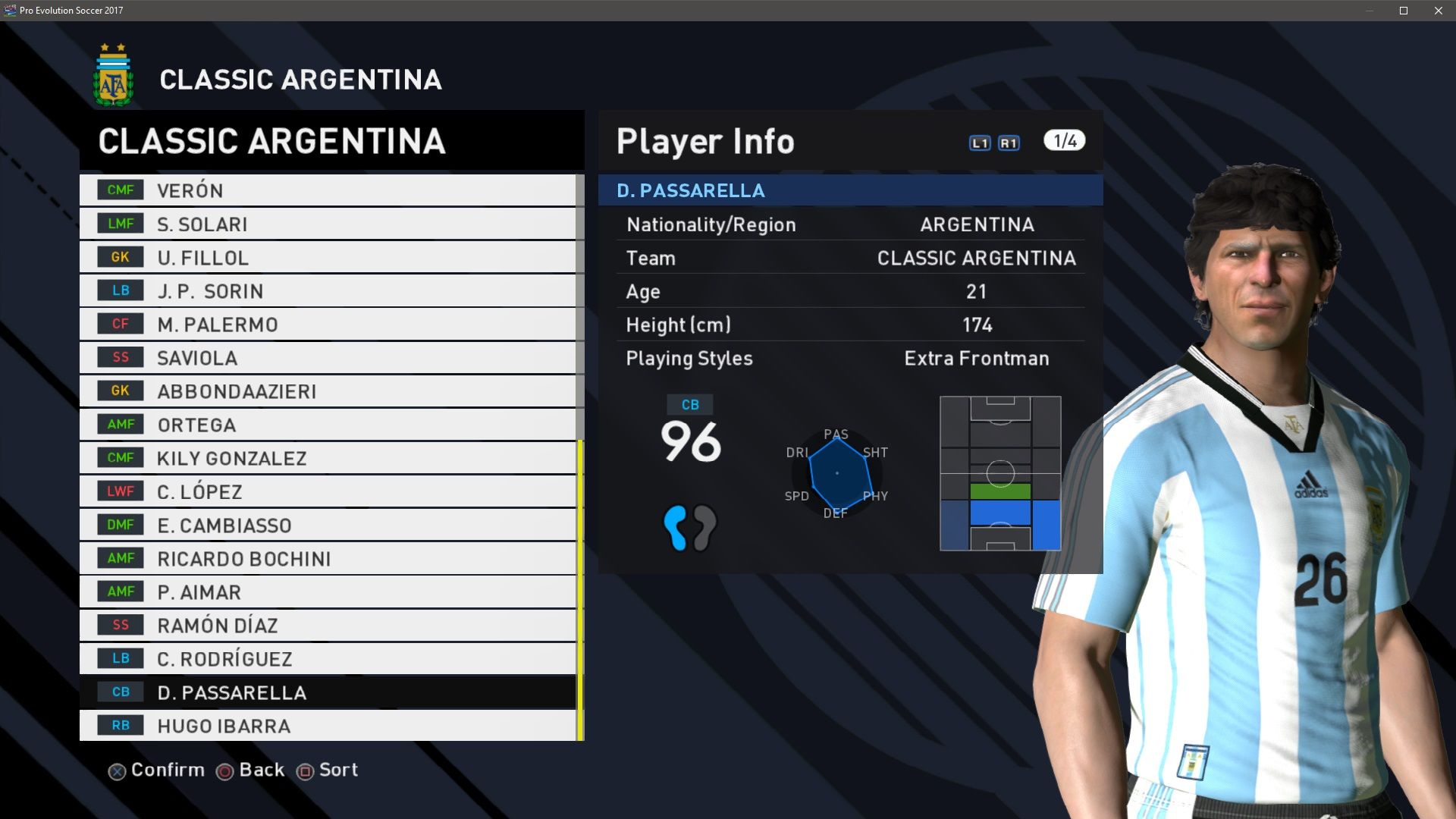The height and width of the screenshot is (819, 1456).
Task: Click the highlighted D. Passarella row
Action: [328, 692]
